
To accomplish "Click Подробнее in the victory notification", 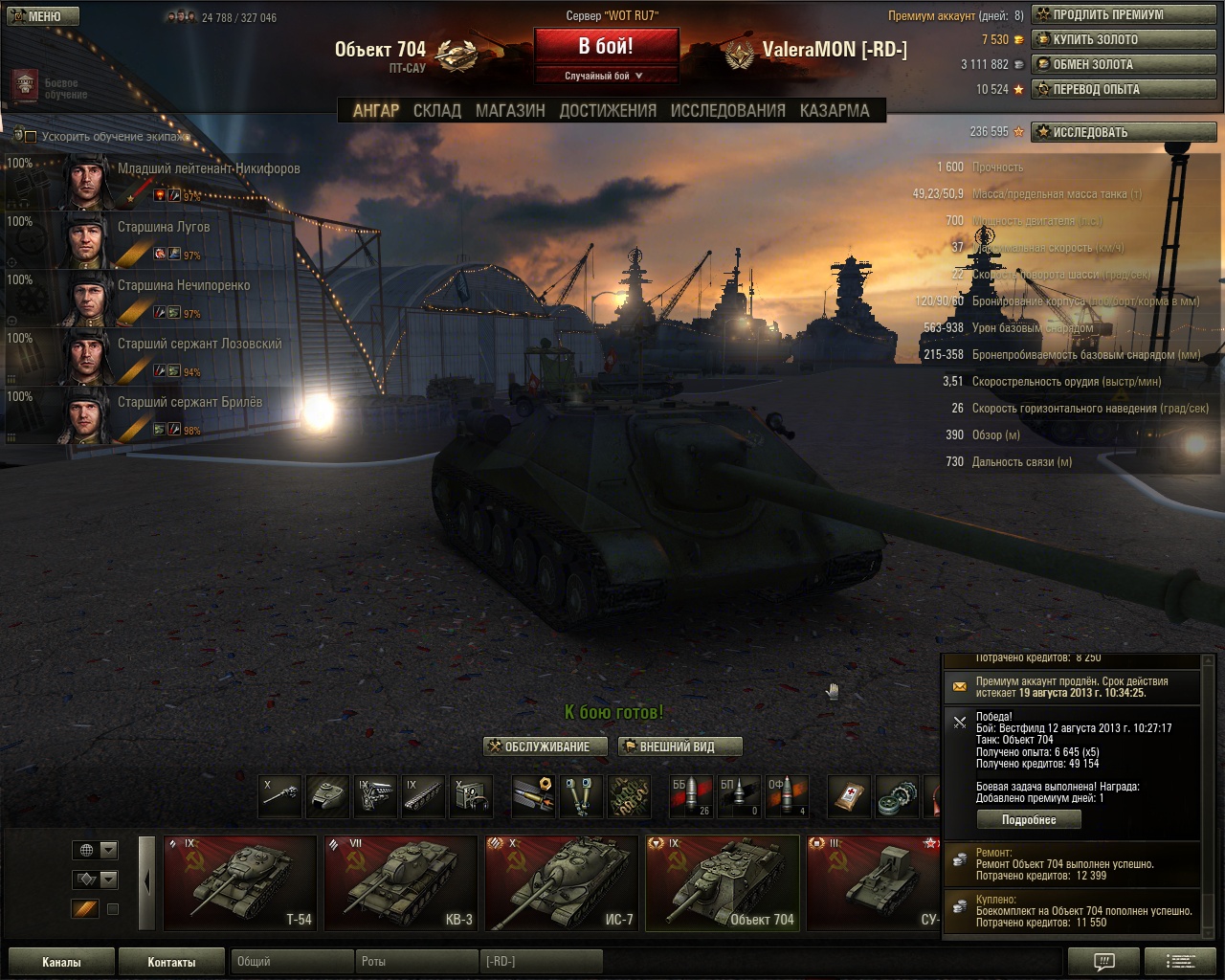I will tap(1029, 820).
